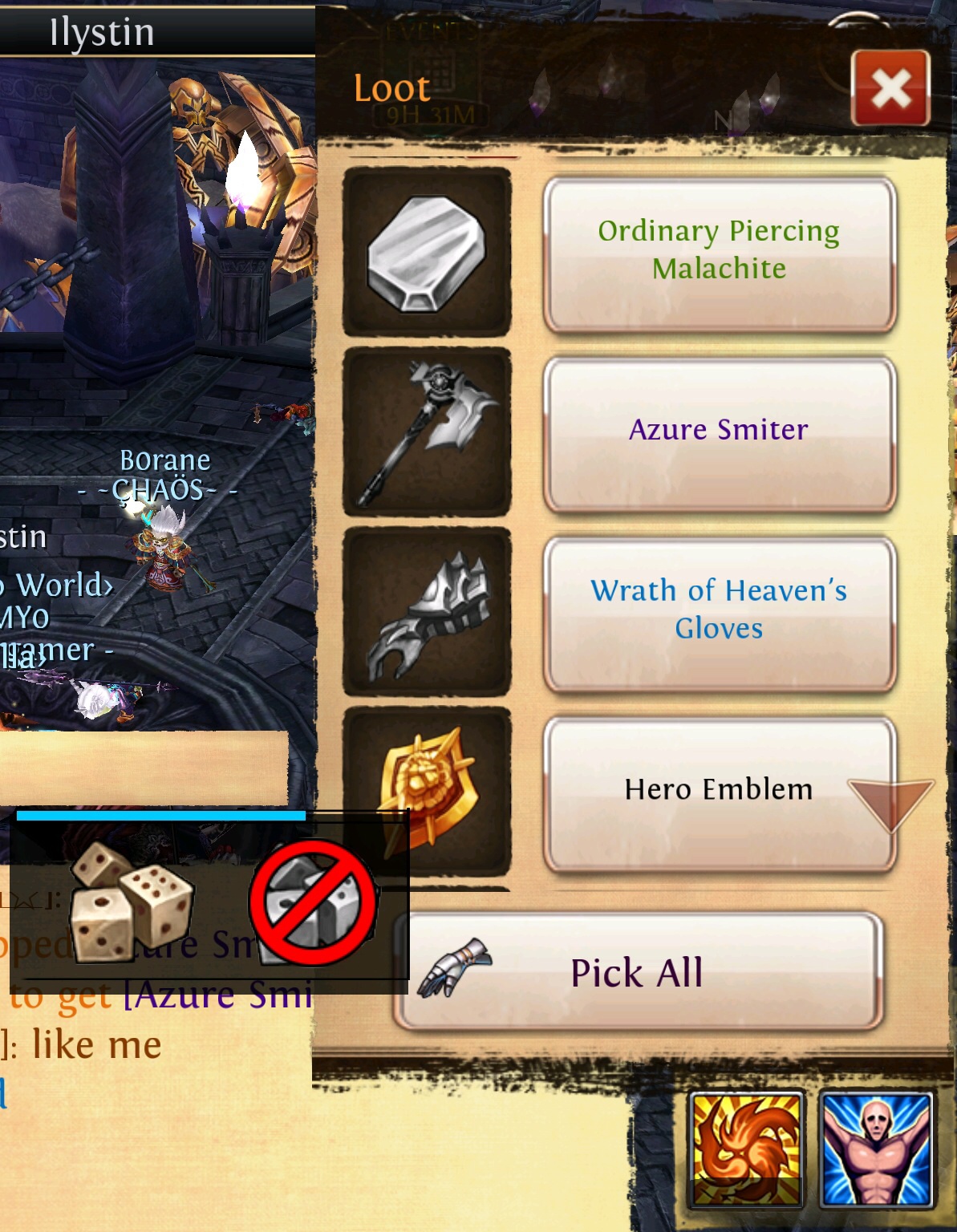Activate the muscular figure skill
957x1232 pixels.
(x=876, y=1149)
